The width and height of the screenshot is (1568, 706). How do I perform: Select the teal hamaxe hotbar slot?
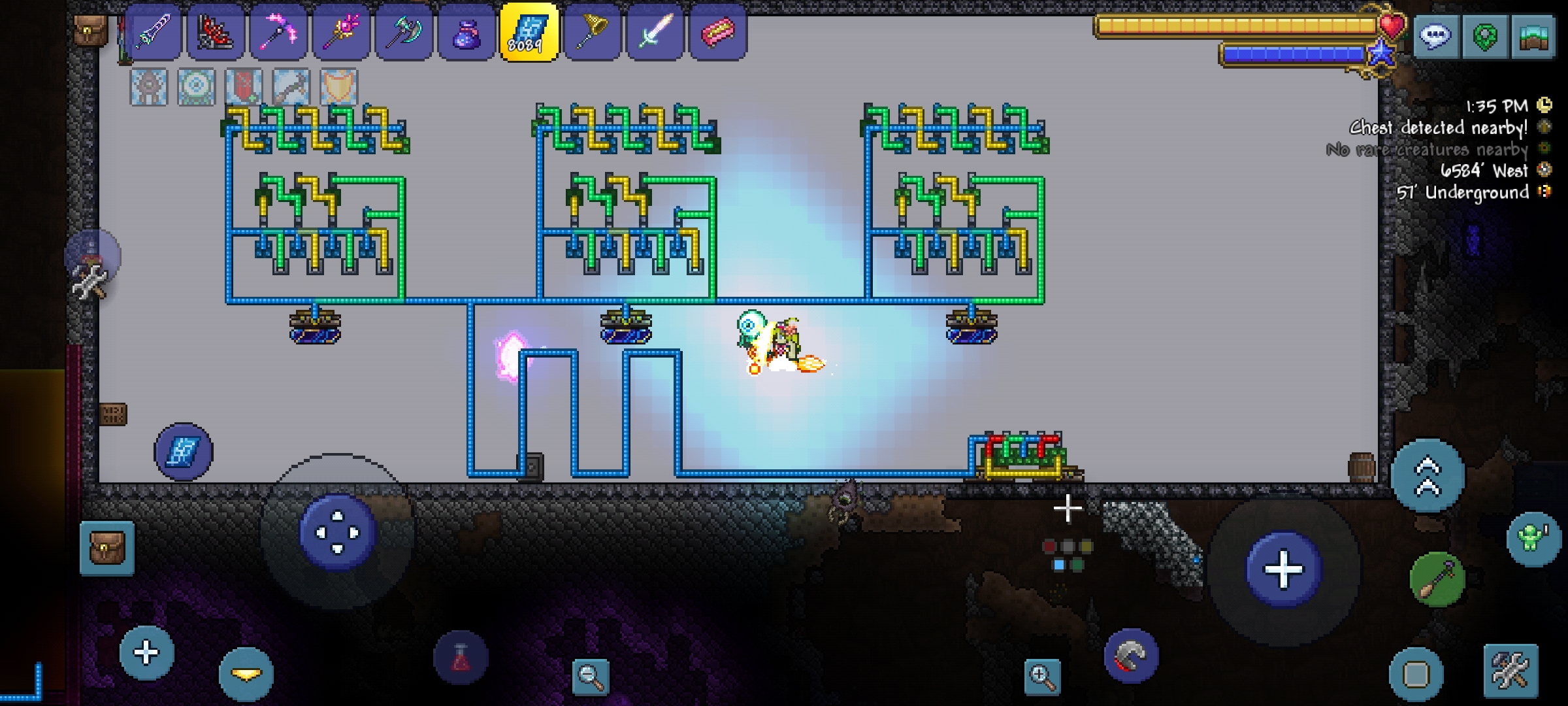tap(404, 32)
